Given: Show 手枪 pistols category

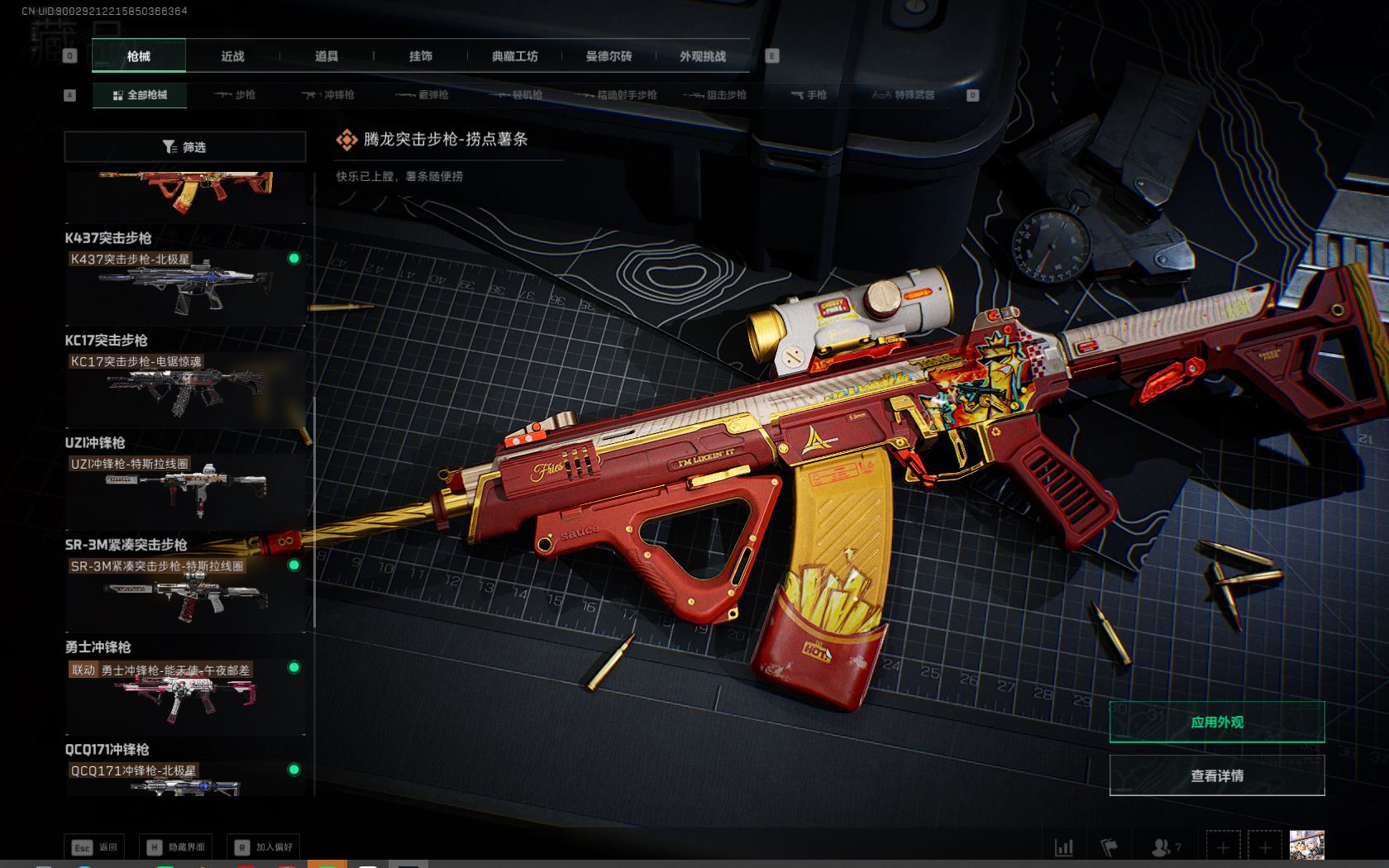Looking at the screenshot, I should pyautogui.click(x=809, y=95).
